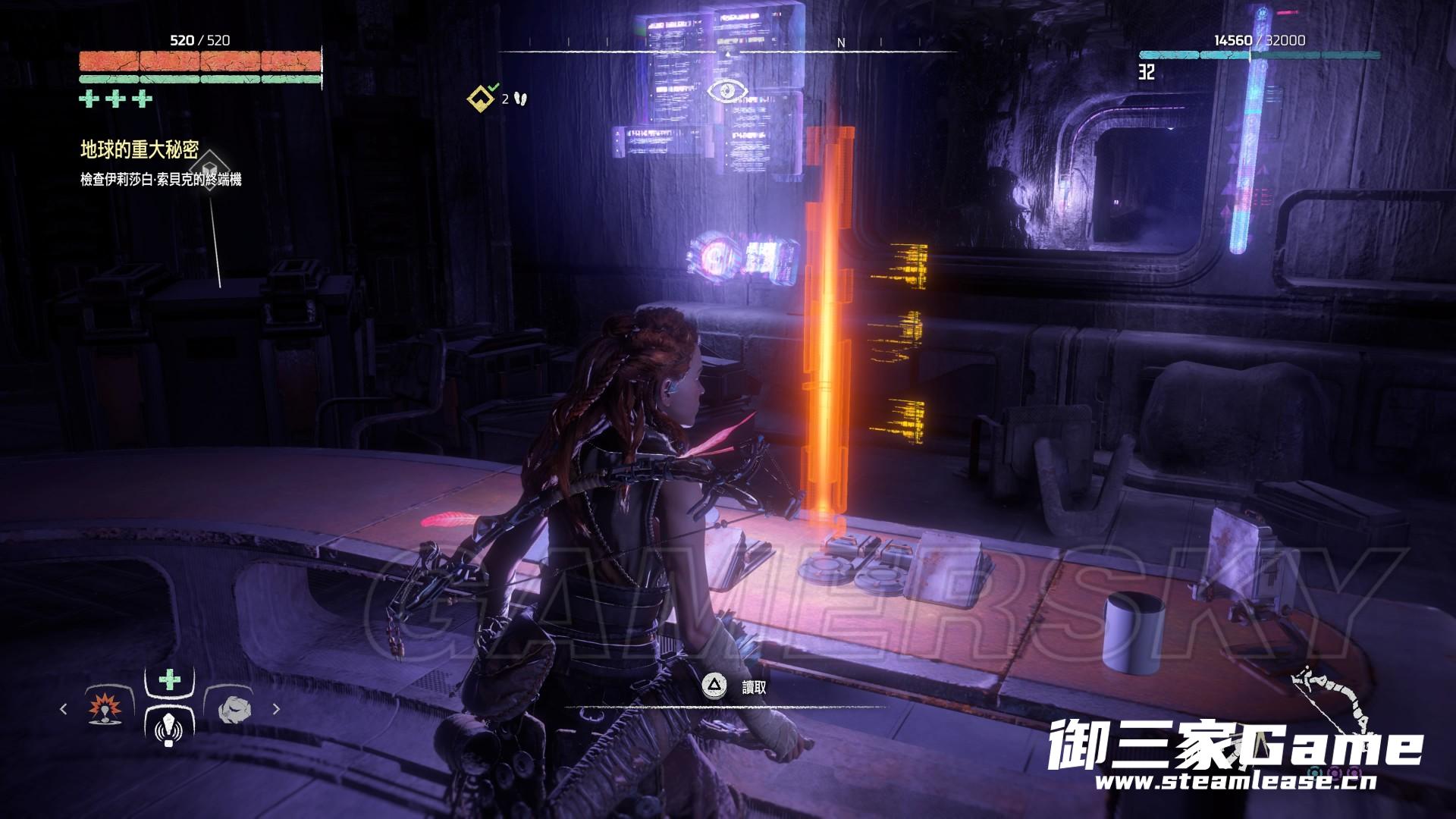Open the 地球的重大秘密 quest tracker

coord(140,149)
